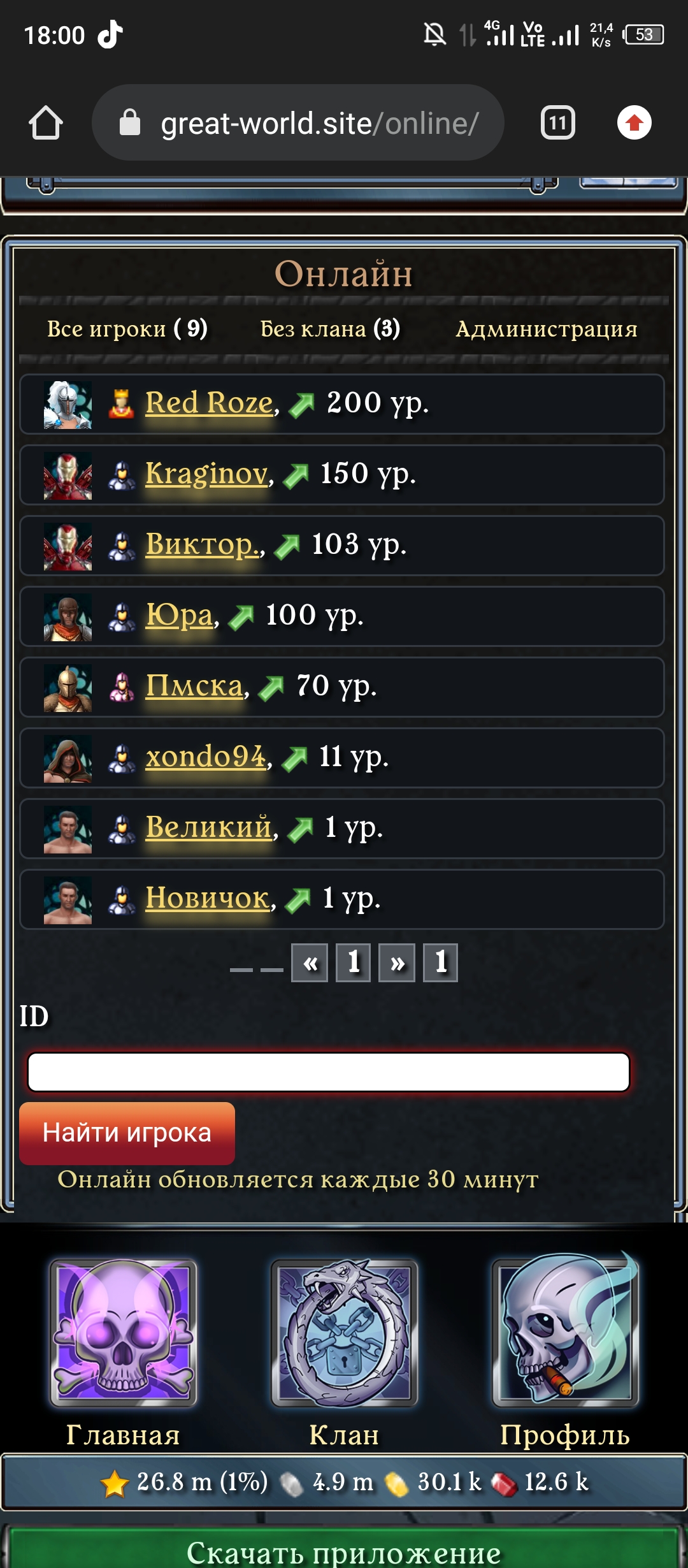Open Новичок's player page
This screenshot has height=1568, width=688.
207,898
